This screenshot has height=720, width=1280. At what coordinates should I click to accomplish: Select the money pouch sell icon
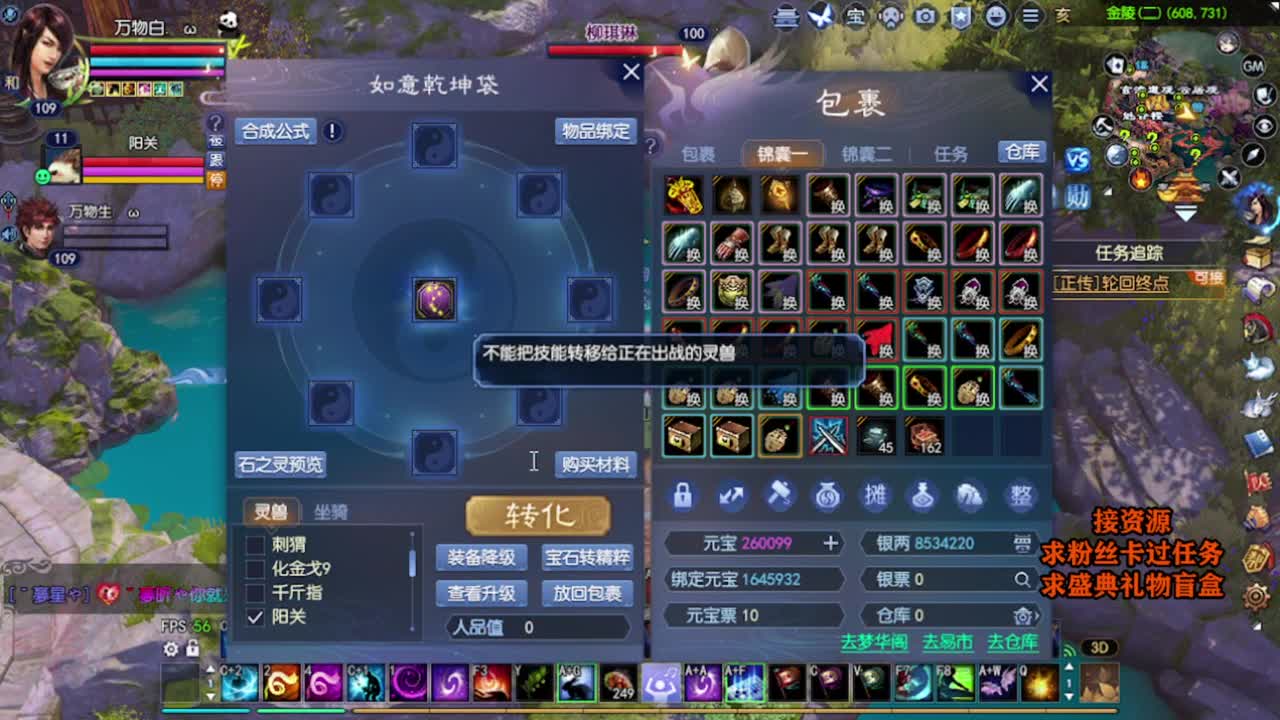[828, 497]
